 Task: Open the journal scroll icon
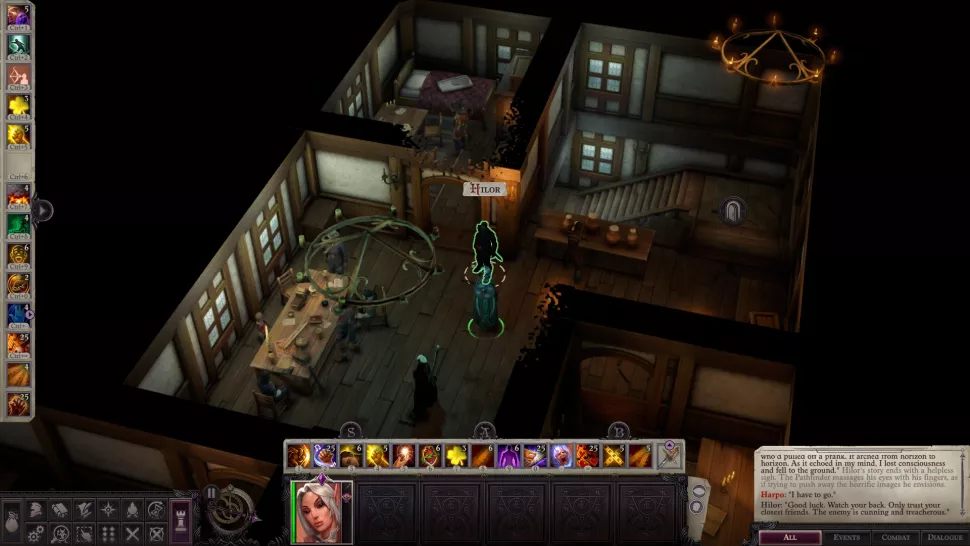(x=59, y=510)
